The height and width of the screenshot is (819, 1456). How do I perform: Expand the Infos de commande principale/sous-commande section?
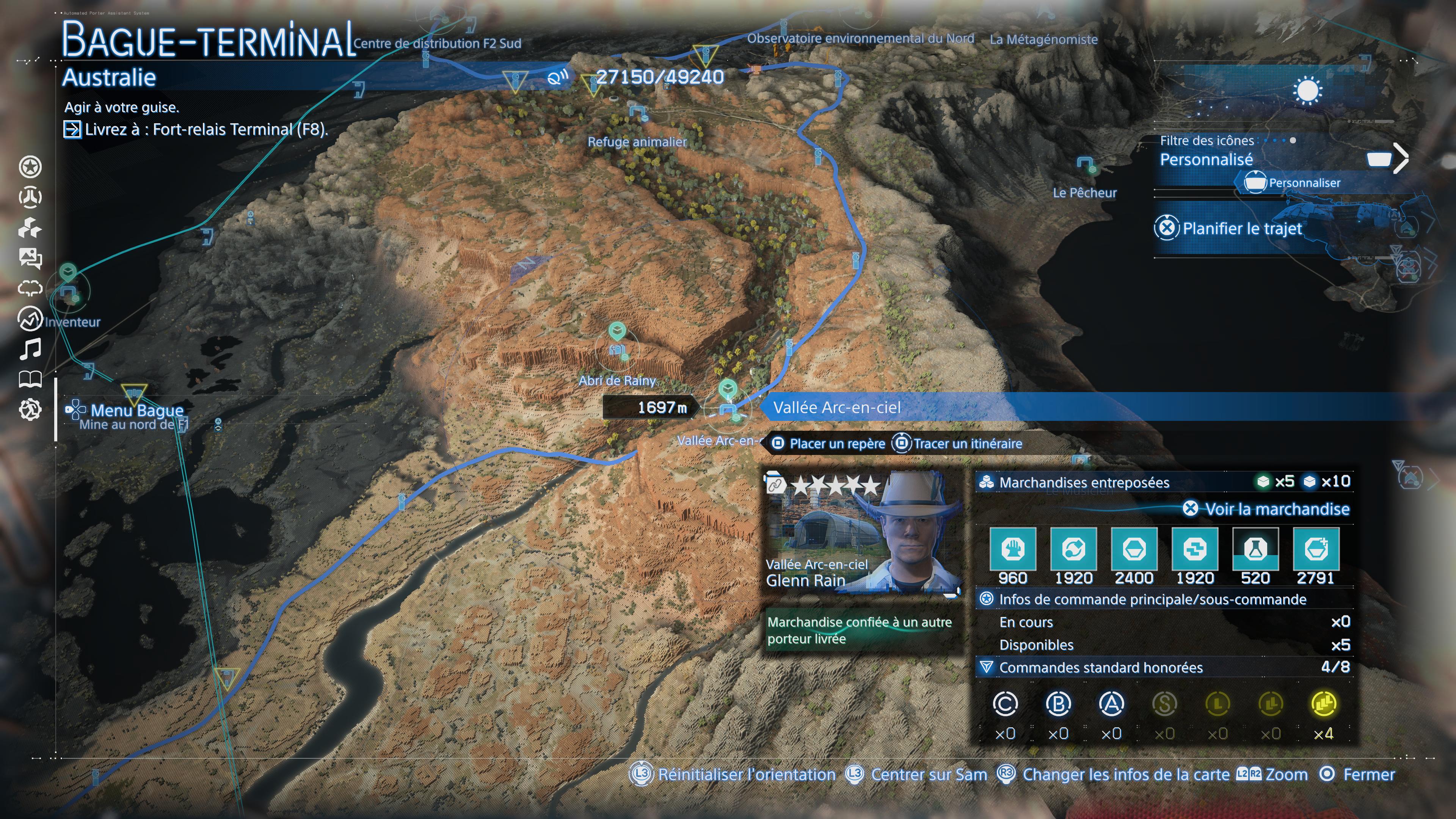1164,599
